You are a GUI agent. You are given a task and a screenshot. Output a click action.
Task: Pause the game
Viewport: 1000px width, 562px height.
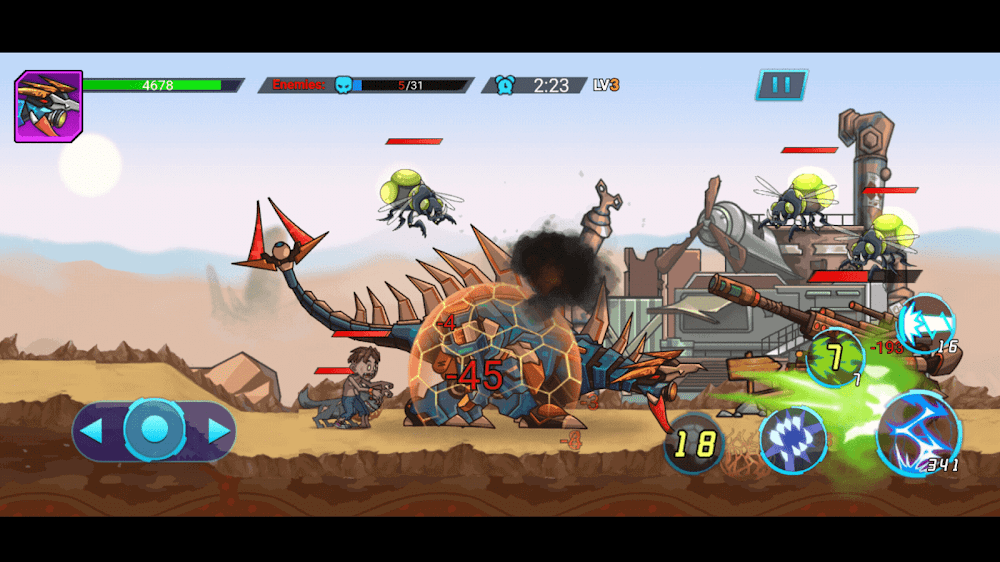pos(781,85)
